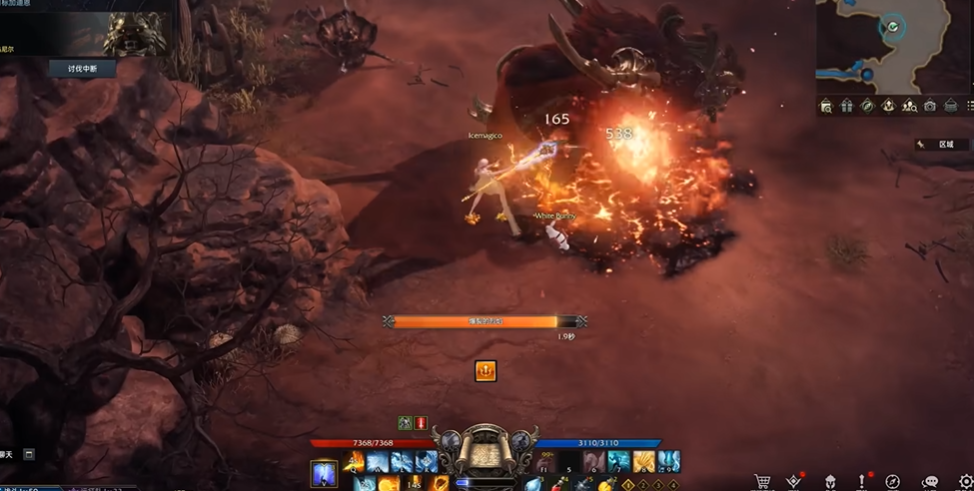Open the exclamation mark quest icon
This screenshot has height=491, width=974.
tap(859, 482)
